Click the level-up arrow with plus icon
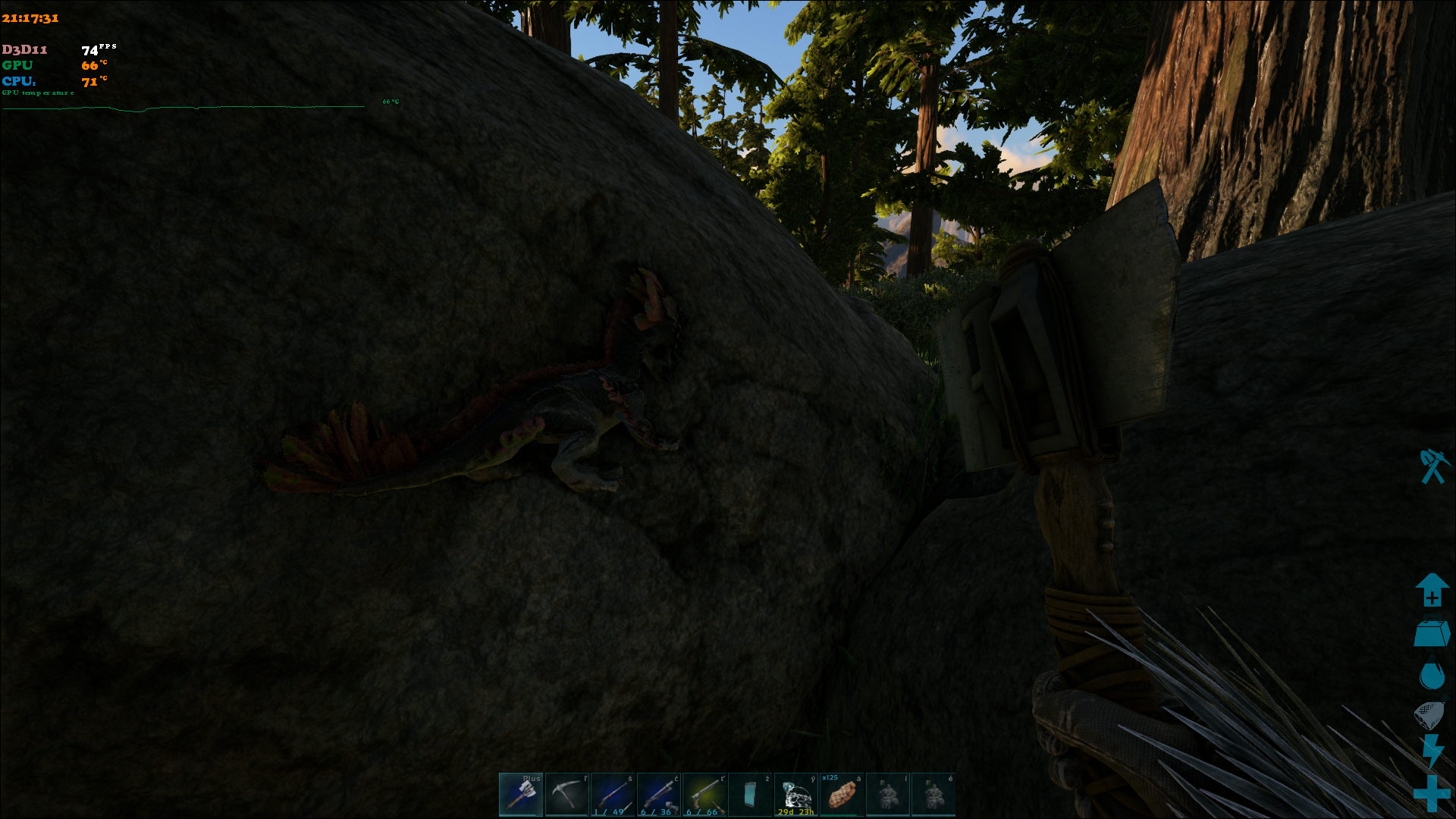This screenshot has width=1456, height=819. tap(1432, 590)
